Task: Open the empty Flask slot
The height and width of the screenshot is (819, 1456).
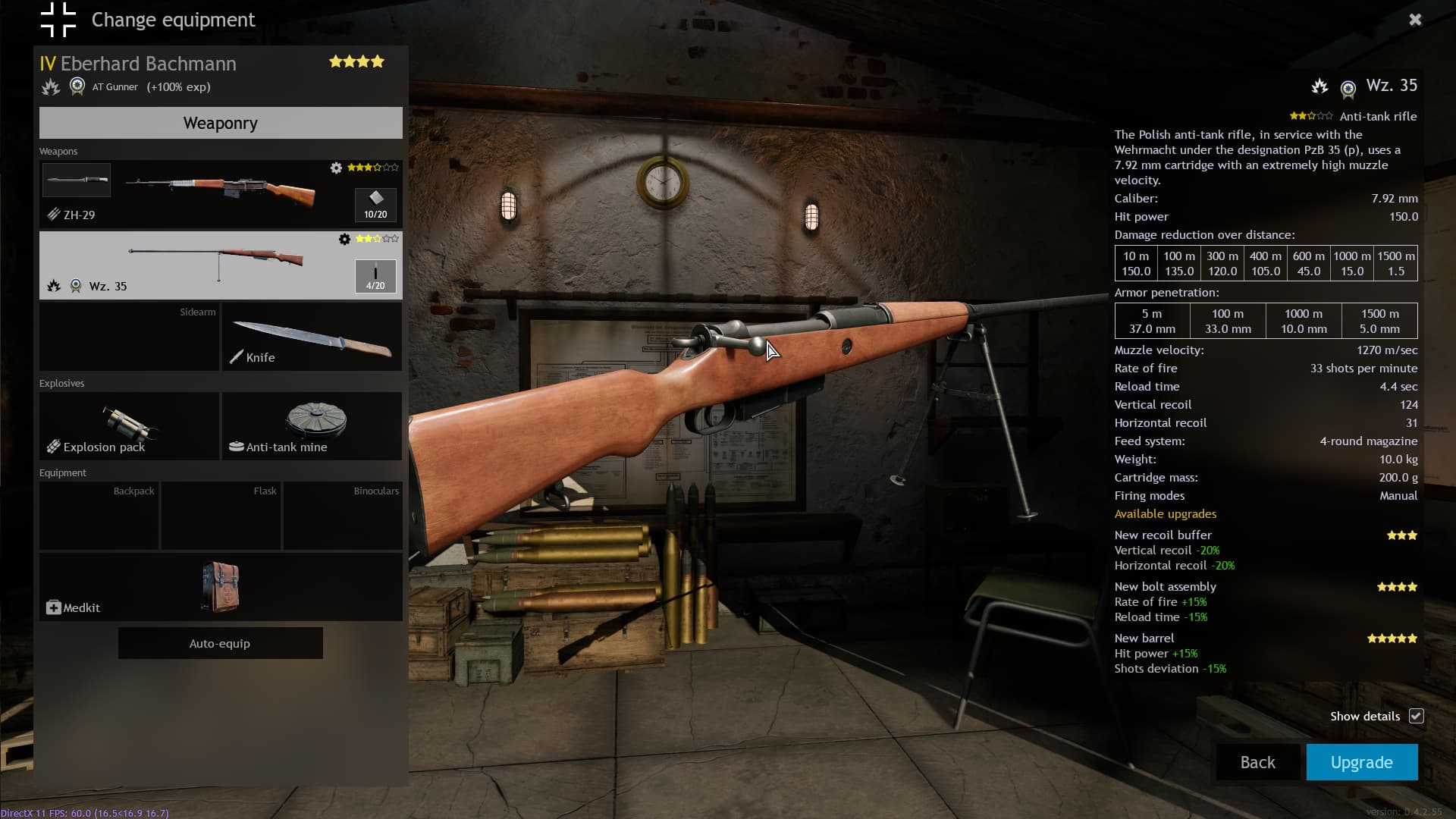Action: click(221, 516)
